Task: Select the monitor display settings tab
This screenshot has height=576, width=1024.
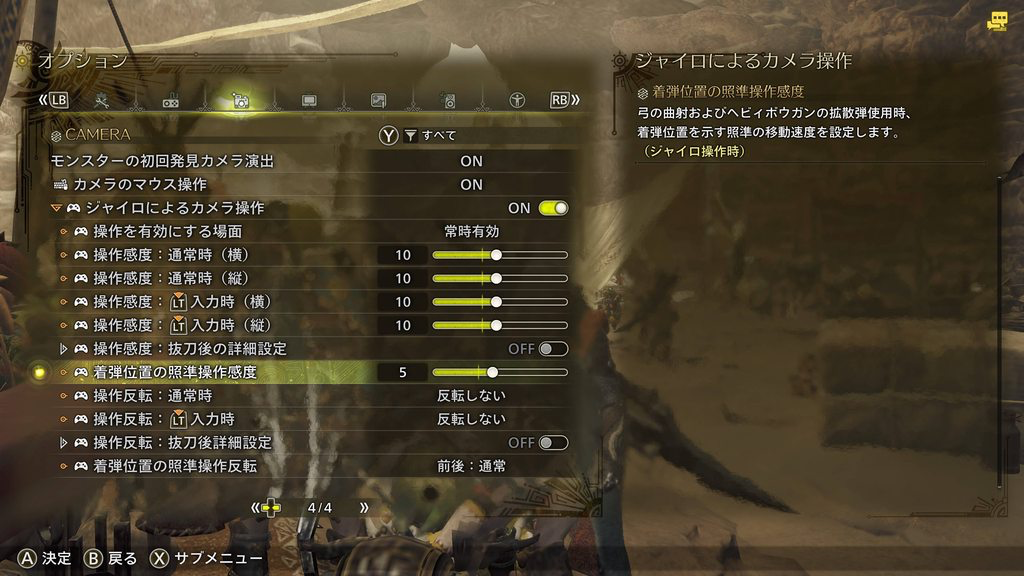Action: pos(309,100)
